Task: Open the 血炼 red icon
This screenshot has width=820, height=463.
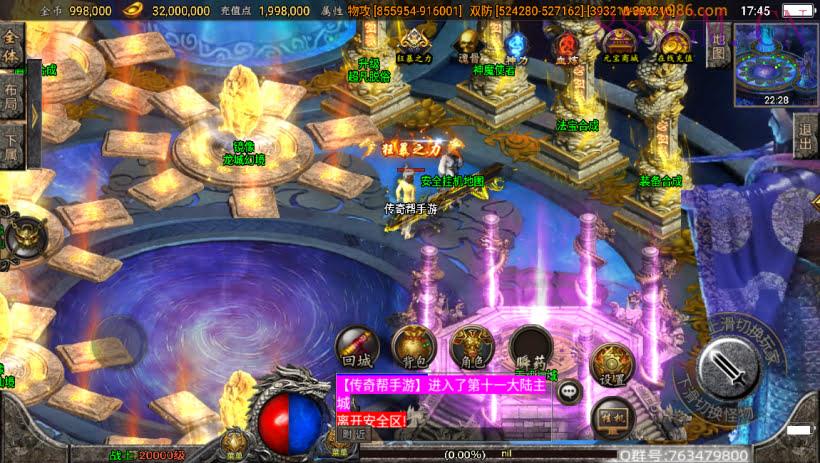Action: point(567,45)
